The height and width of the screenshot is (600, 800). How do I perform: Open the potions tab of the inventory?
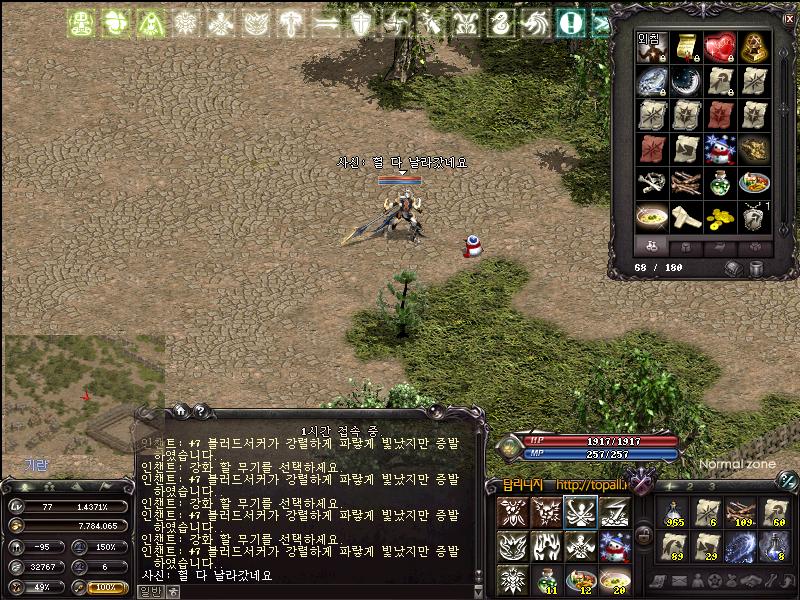(x=650, y=246)
